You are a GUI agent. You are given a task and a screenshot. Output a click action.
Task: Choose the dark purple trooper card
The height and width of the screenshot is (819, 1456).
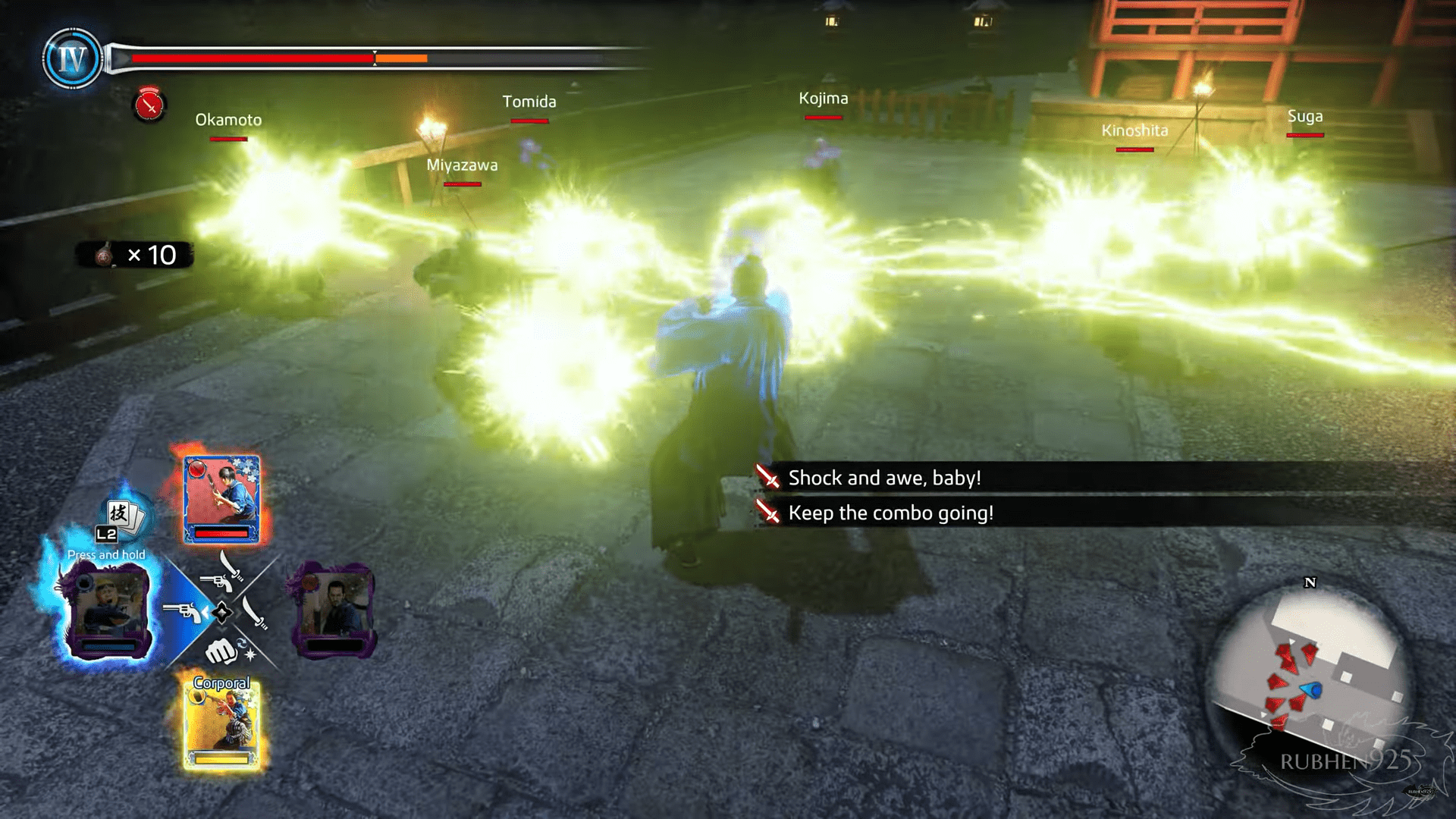(x=333, y=608)
